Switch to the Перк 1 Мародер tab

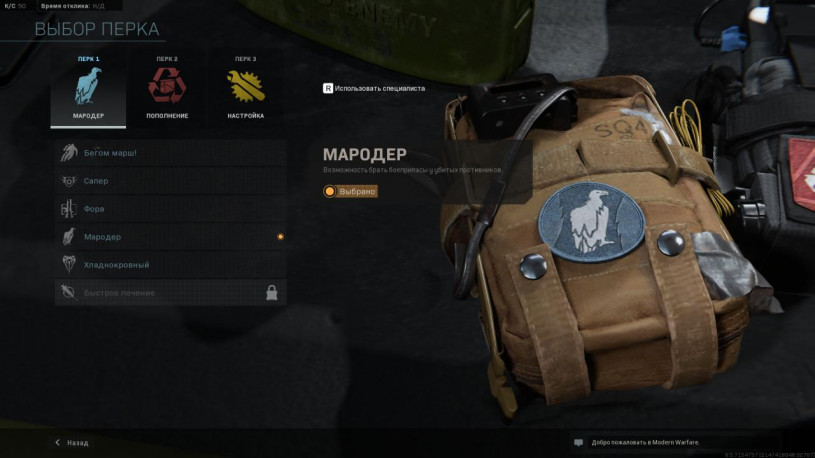click(x=88, y=89)
